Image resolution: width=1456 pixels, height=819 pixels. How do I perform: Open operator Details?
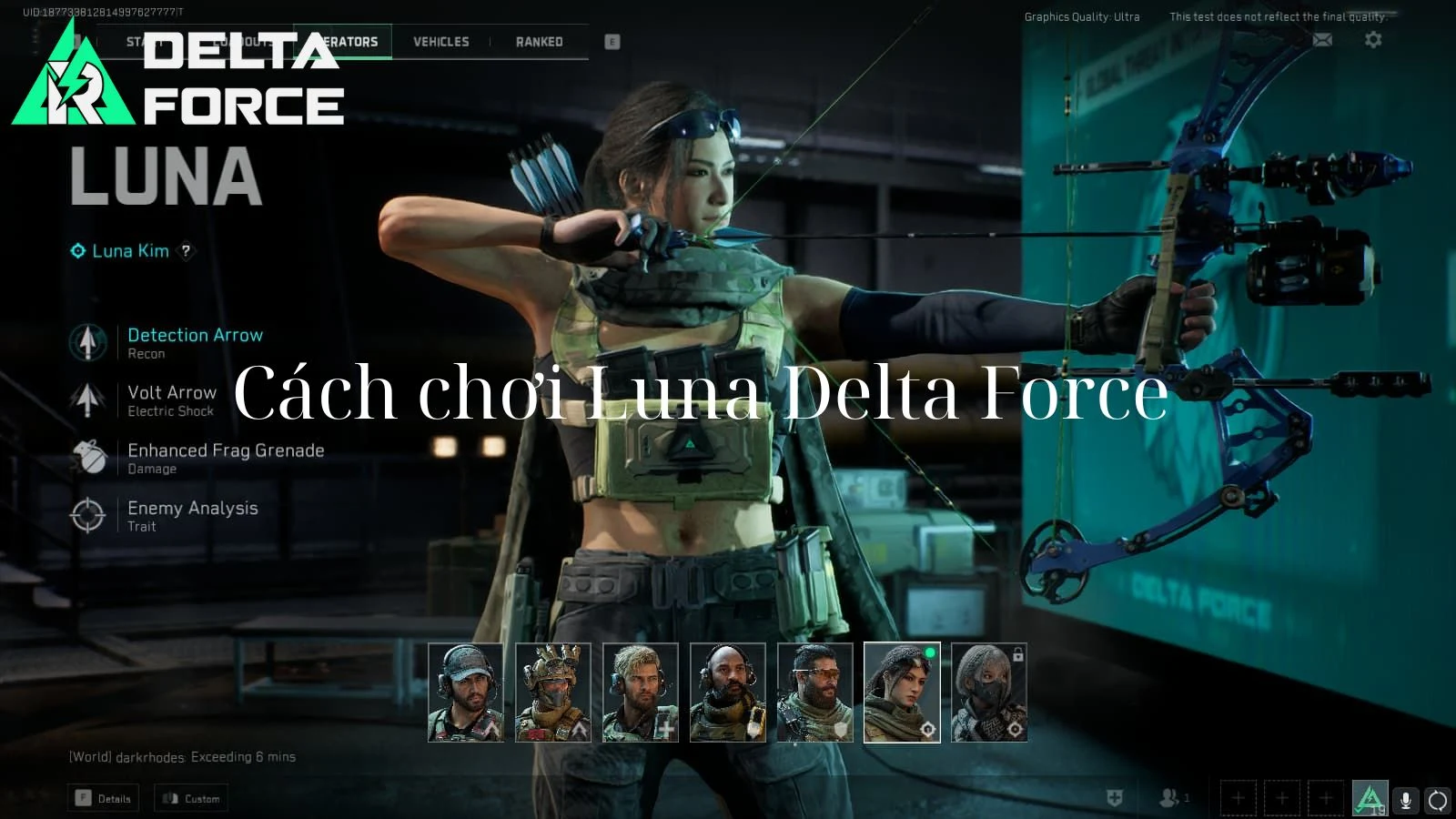(x=104, y=799)
